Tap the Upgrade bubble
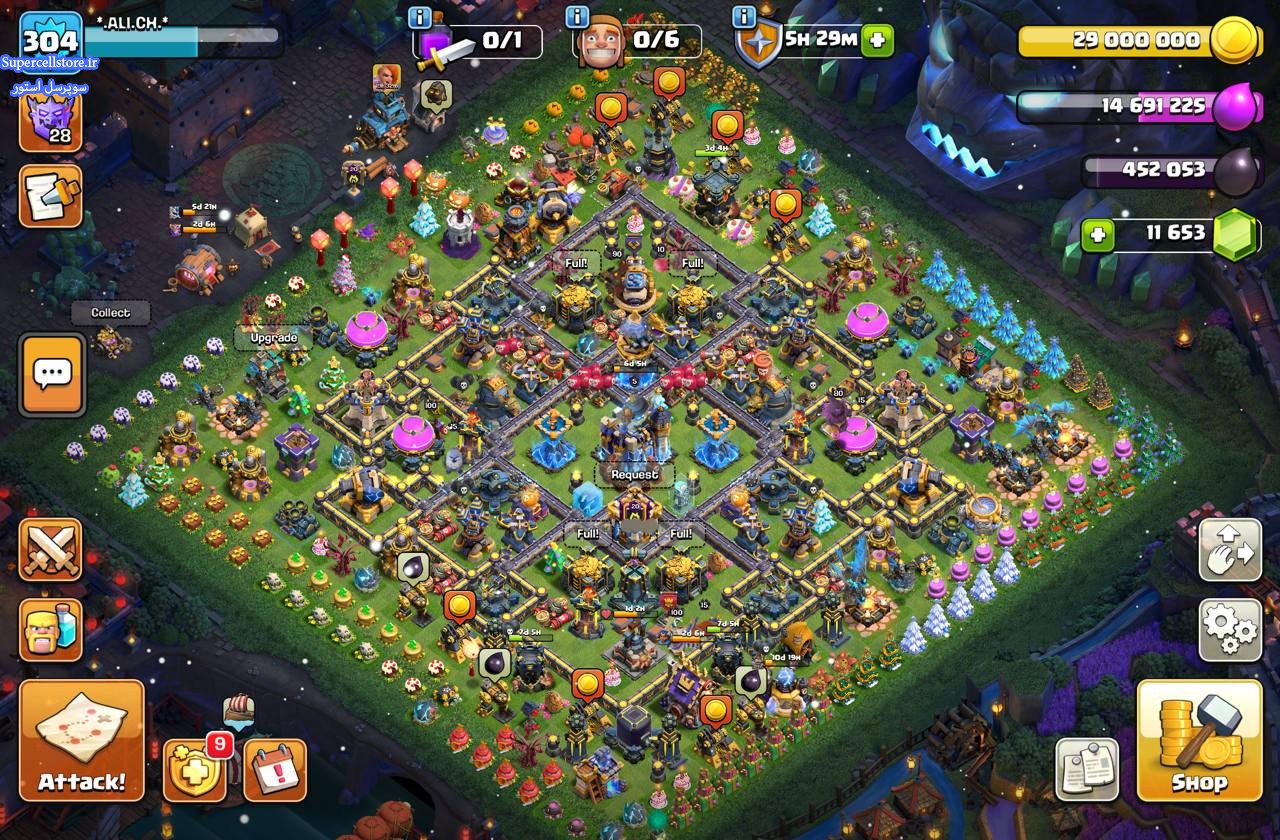The height and width of the screenshot is (840, 1280). pyautogui.click(x=273, y=338)
